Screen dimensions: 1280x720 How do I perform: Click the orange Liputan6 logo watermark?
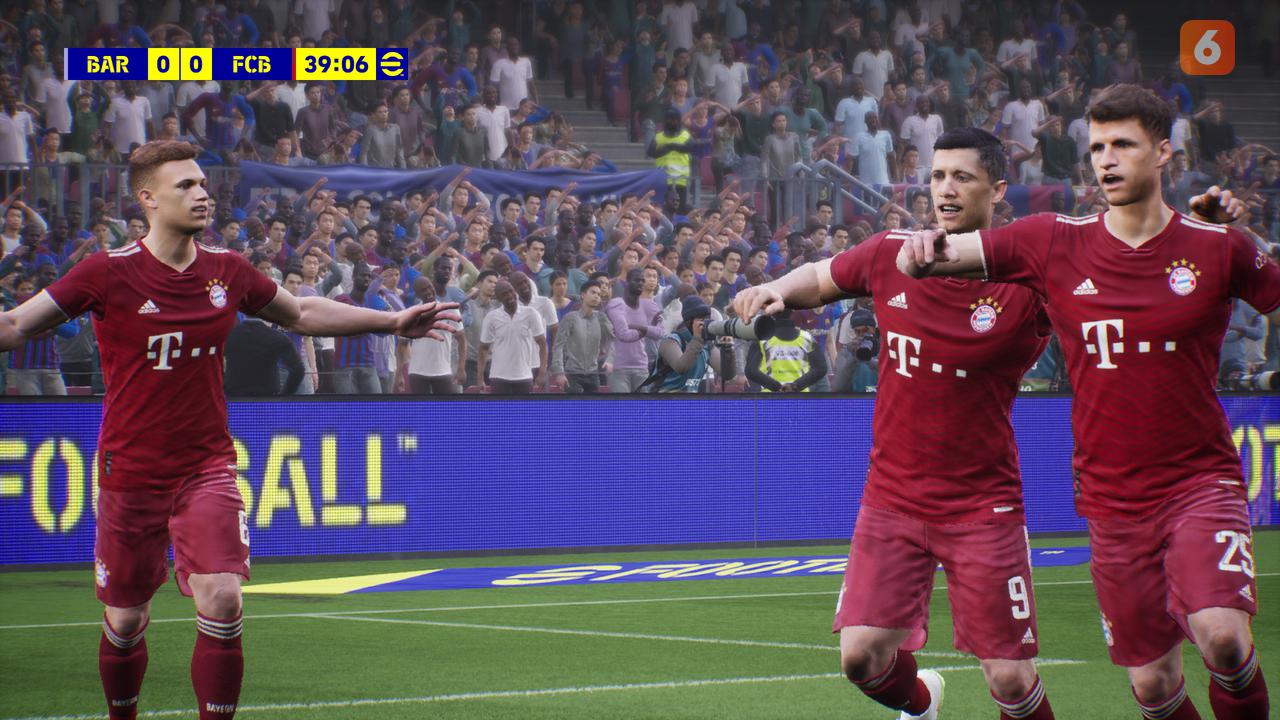point(1206,48)
